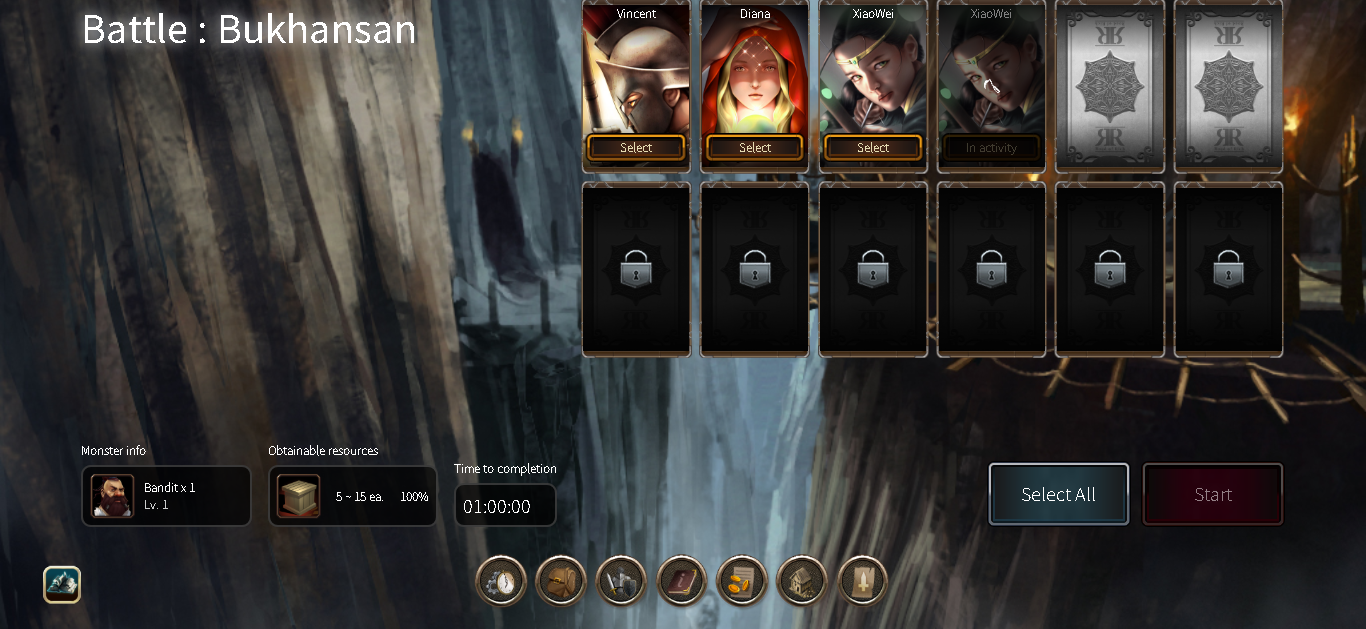This screenshot has width=1366, height=629.
Task: Choose Diana's Select button
Action: pos(754,148)
